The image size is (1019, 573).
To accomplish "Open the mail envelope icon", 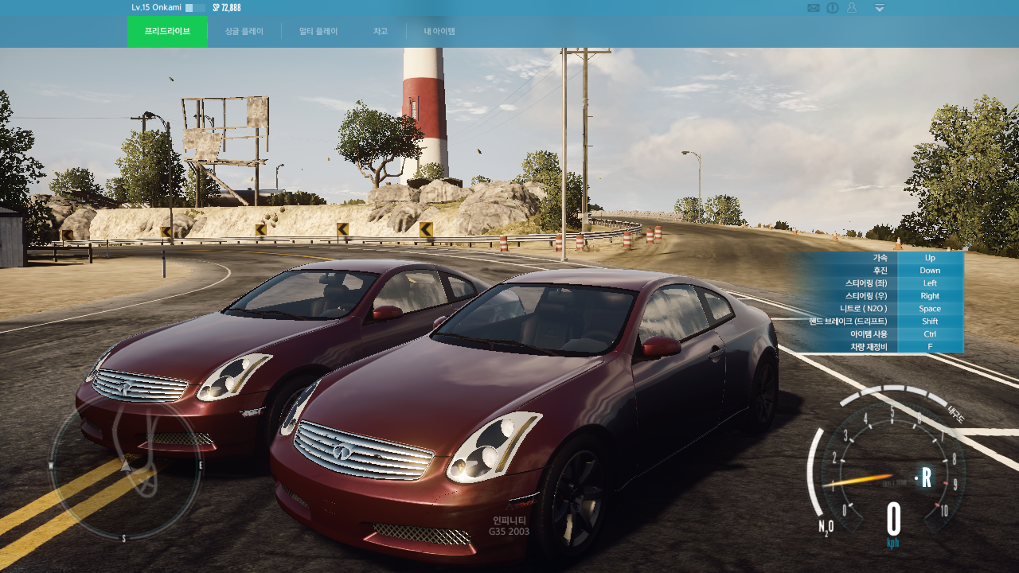I will coord(814,8).
